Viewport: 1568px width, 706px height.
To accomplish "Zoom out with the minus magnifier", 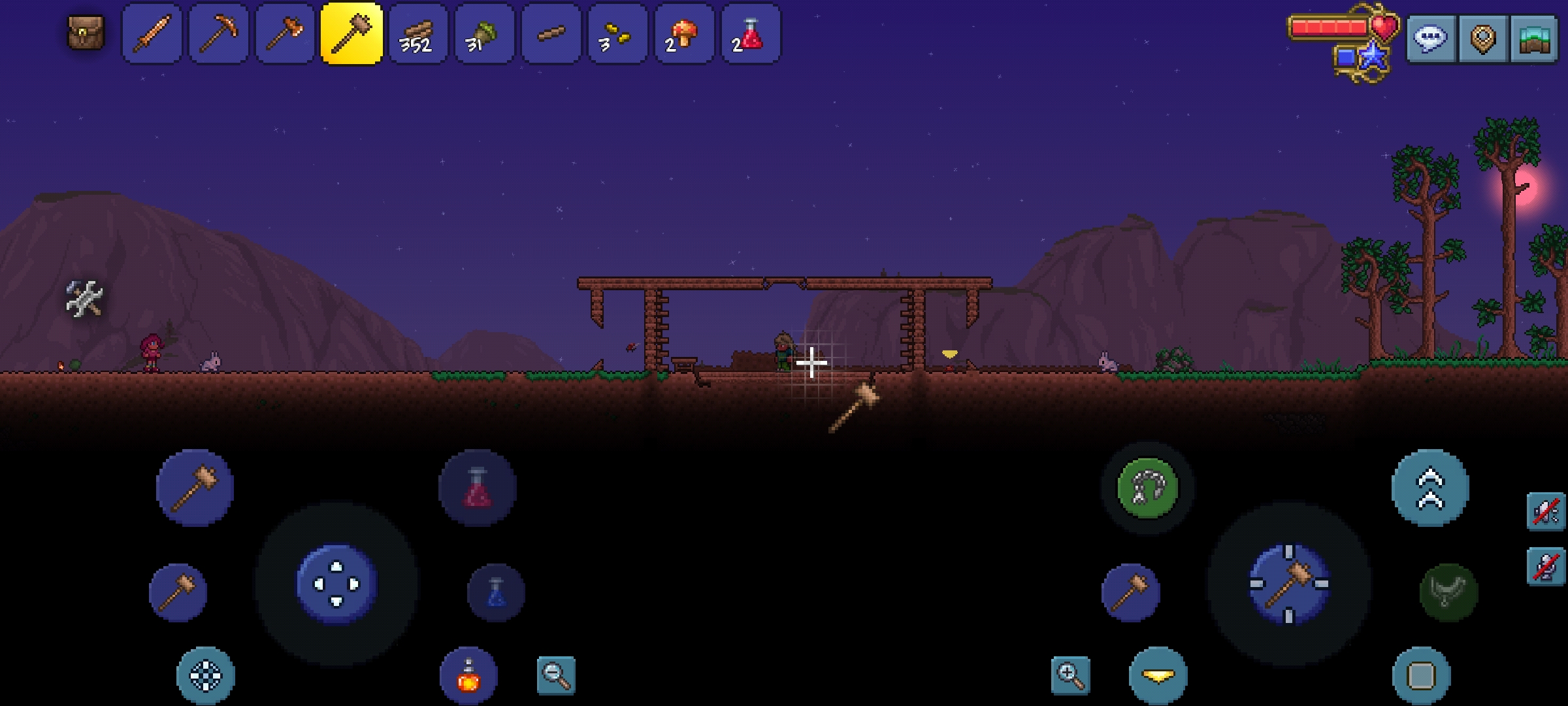I will (556, 675).
